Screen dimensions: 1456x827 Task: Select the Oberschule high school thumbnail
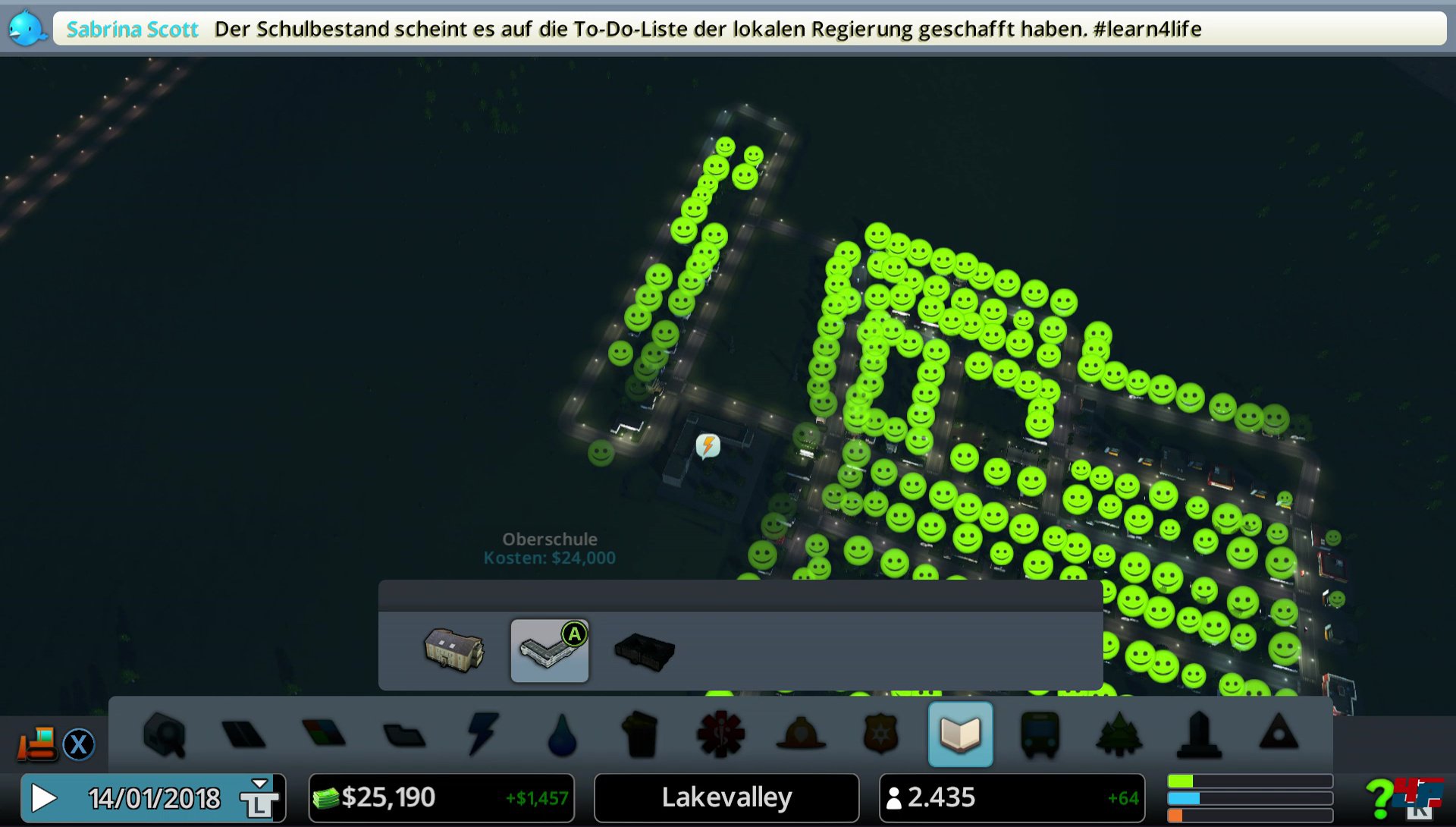(550, 651)
